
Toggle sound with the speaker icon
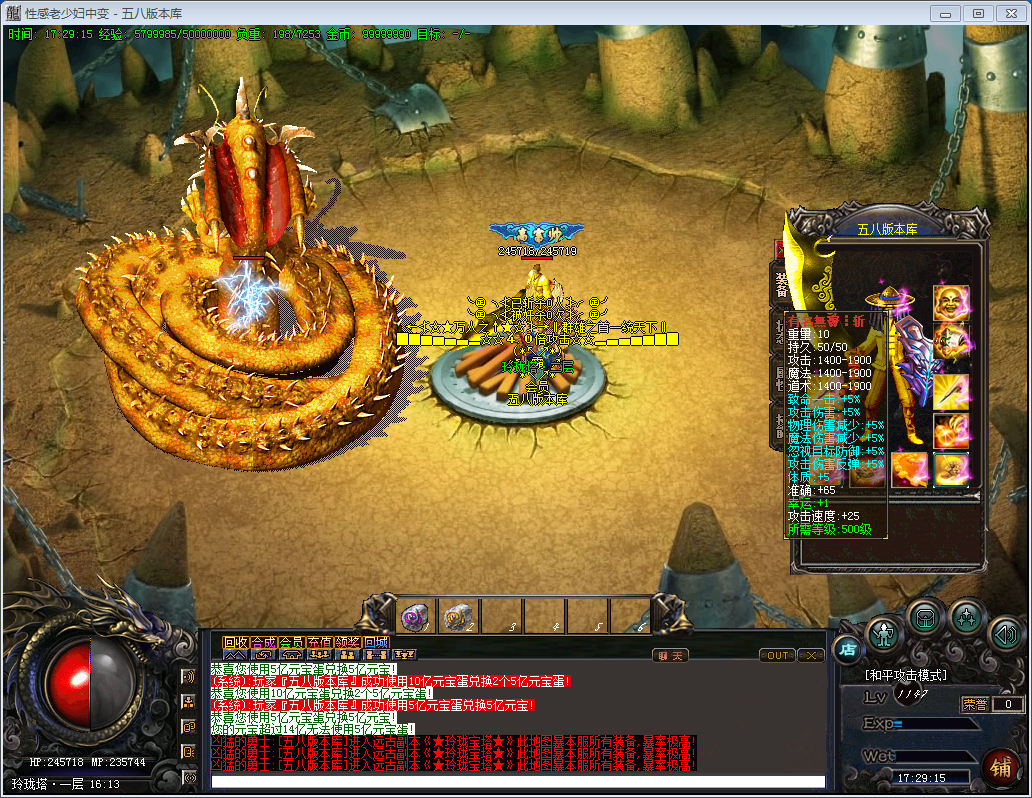pyautogui.click(x=1005, y=634)
